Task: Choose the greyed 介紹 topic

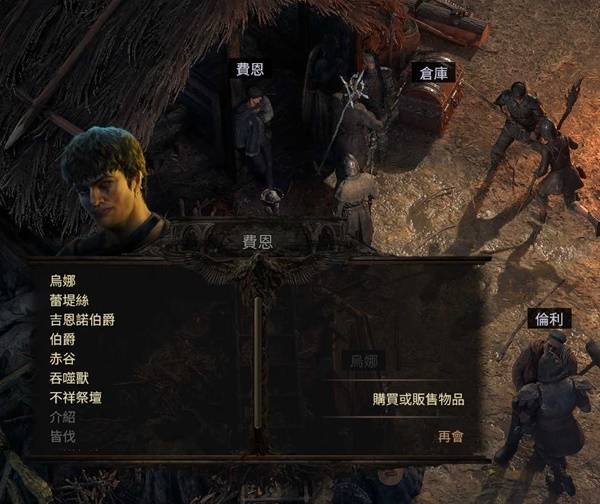Action: pos(62,417)
